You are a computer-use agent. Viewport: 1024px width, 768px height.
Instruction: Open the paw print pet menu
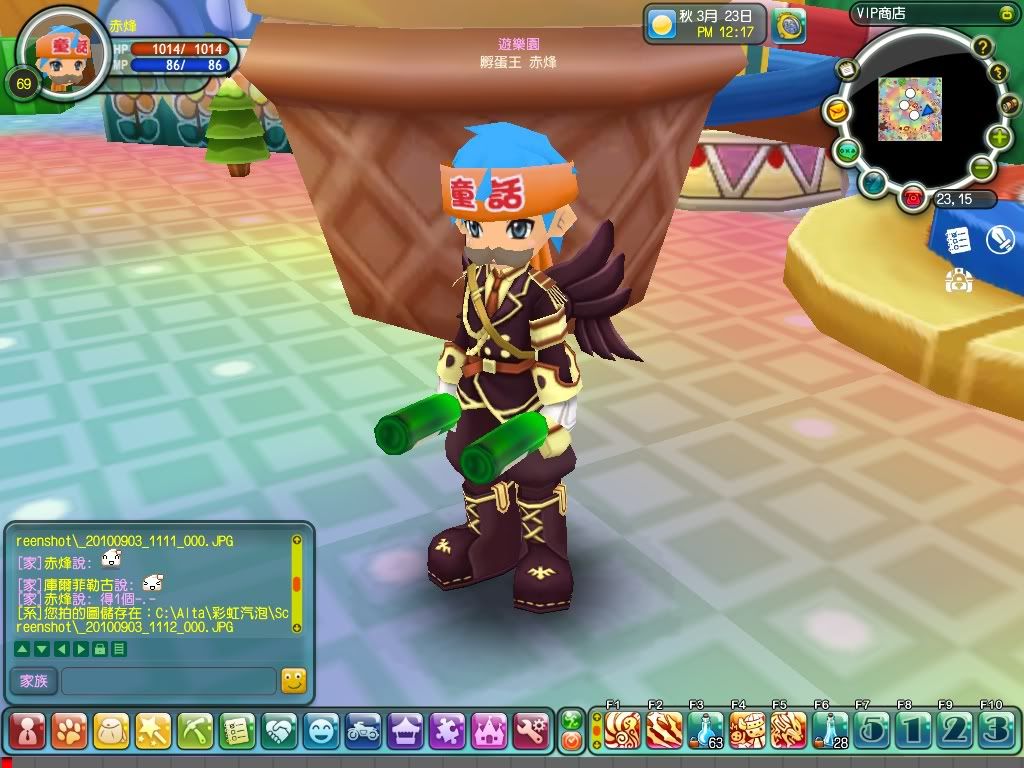(x=69, y=731)
